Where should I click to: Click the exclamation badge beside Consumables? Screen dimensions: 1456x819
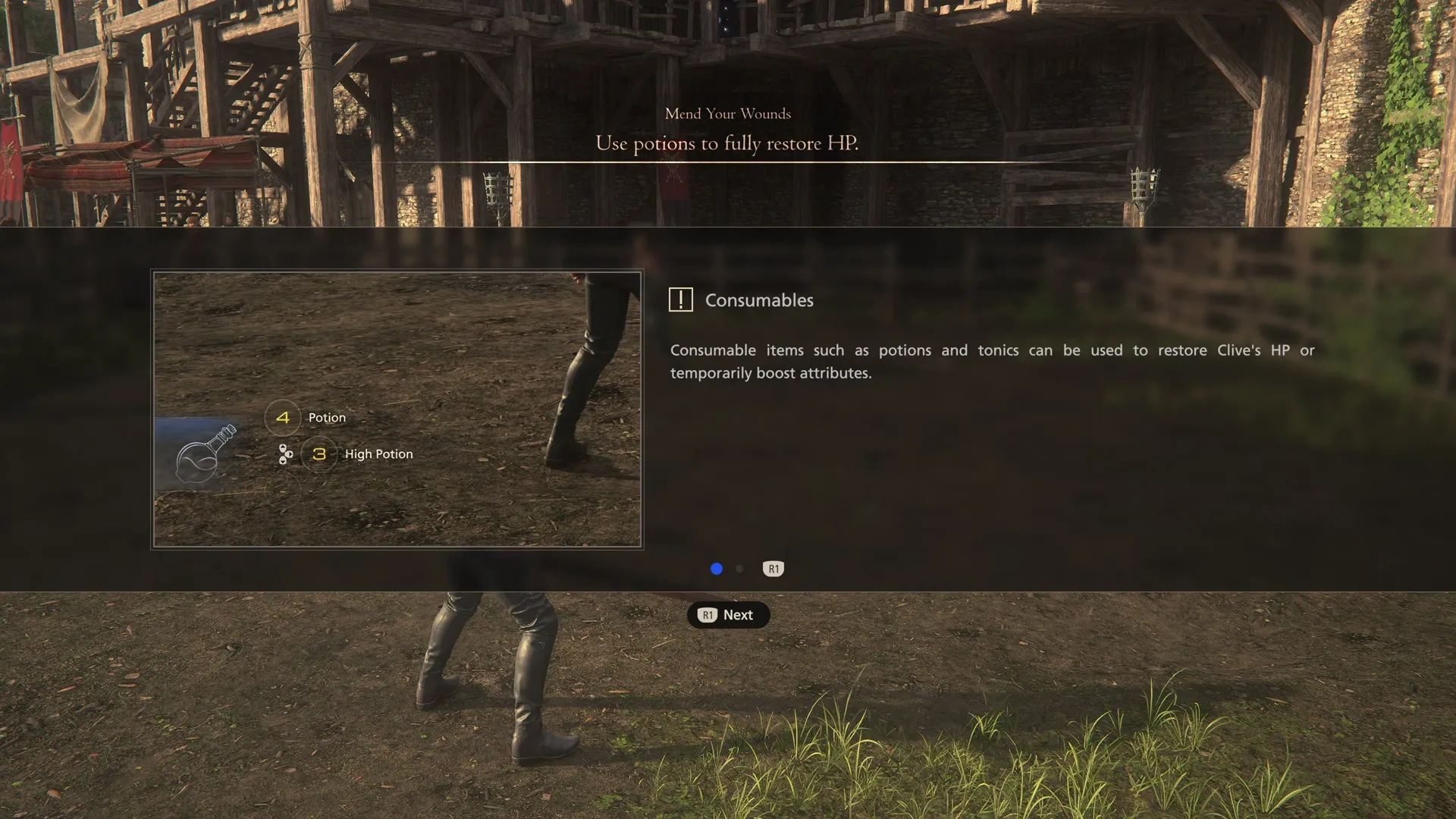(681, 300)
